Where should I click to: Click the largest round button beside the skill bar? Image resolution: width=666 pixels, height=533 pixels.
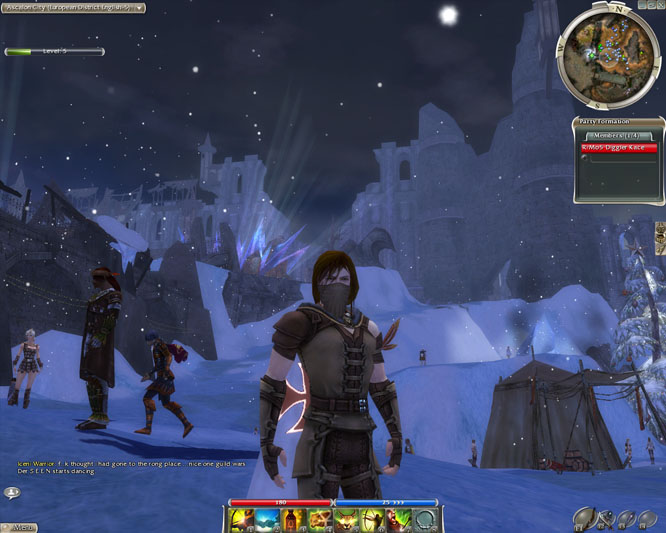(585, 516)
